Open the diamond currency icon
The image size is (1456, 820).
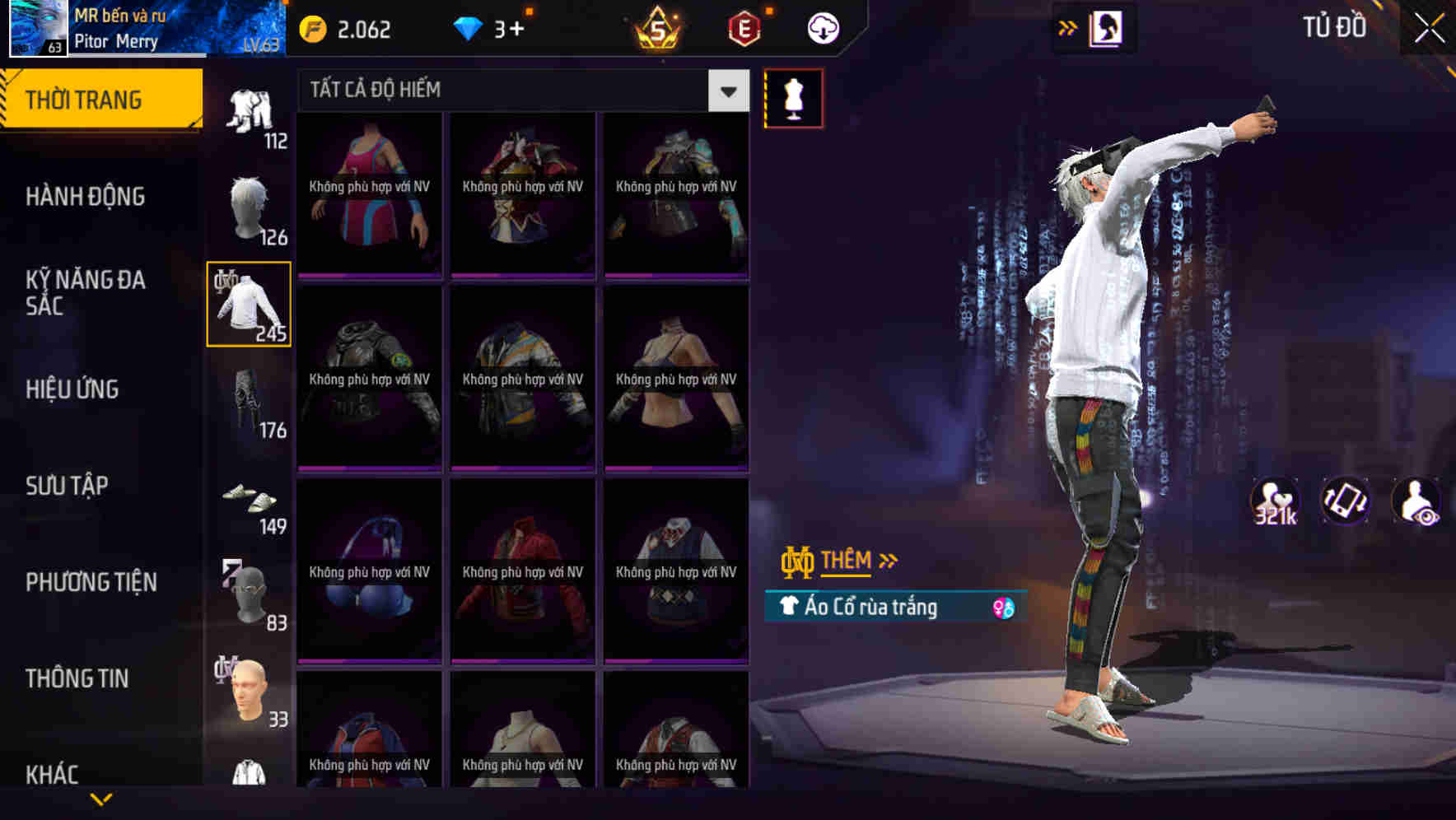click(469, 28)
